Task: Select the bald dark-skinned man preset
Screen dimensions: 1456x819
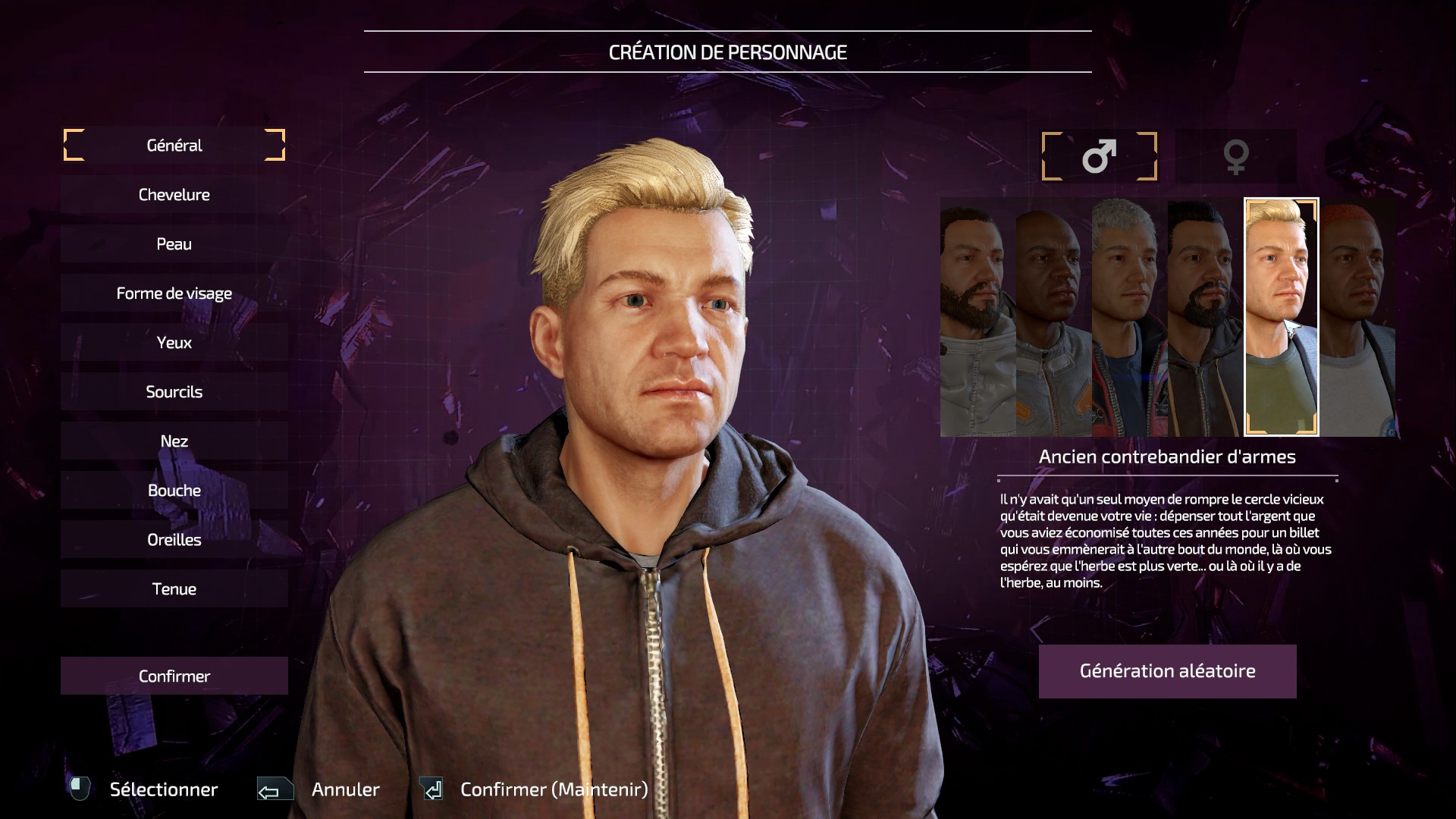Action: tap(1053, 317)
